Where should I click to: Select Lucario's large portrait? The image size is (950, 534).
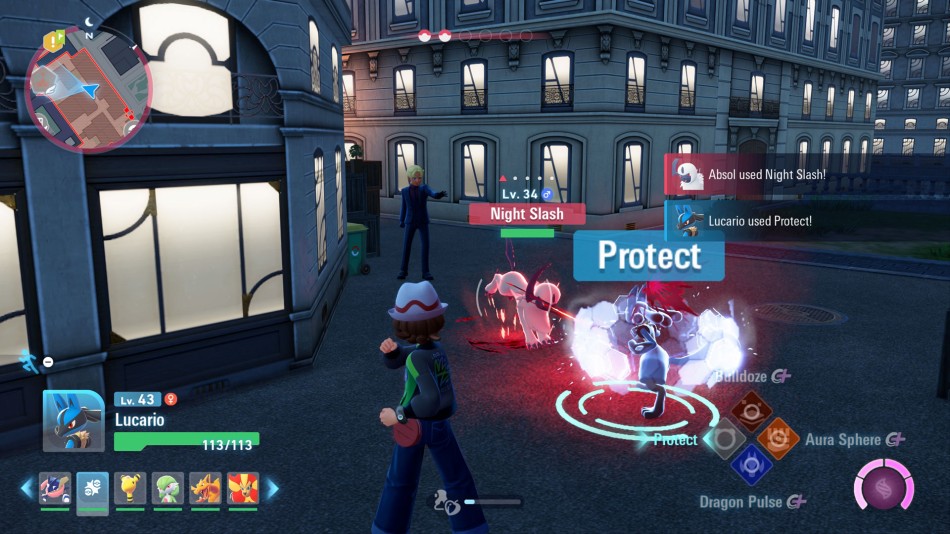73,420
